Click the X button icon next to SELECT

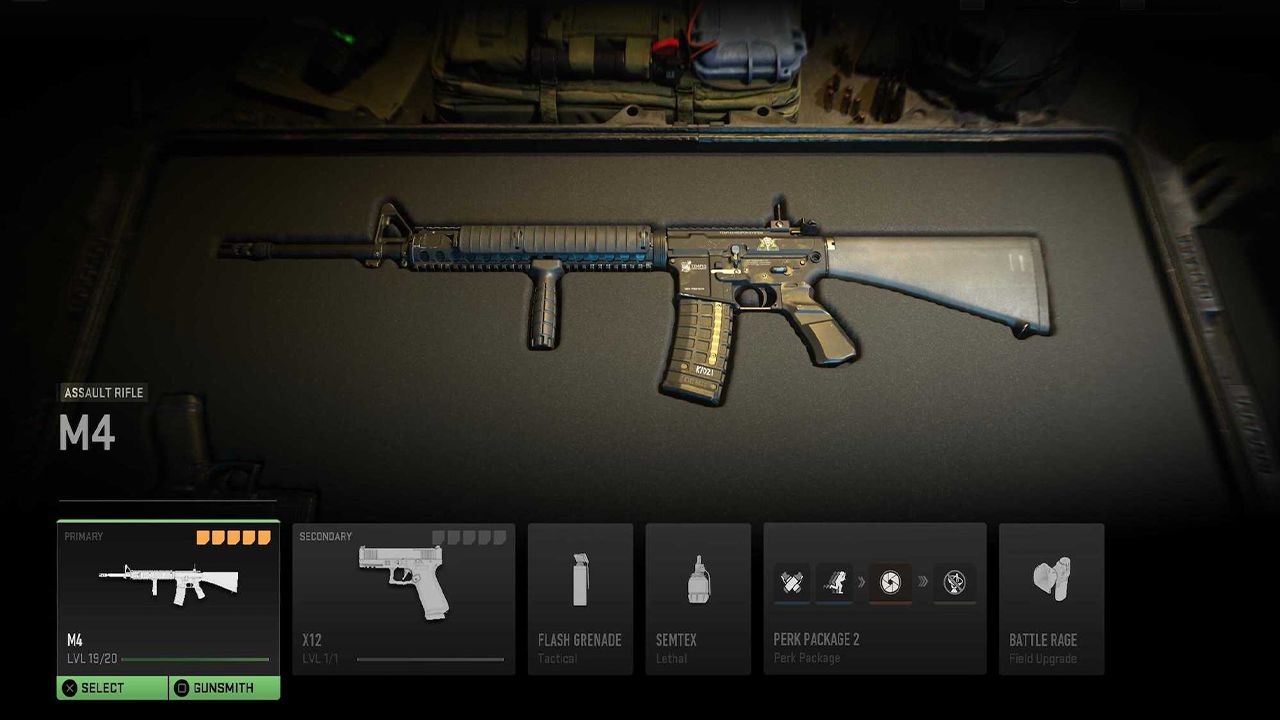(x=70, y=687)
